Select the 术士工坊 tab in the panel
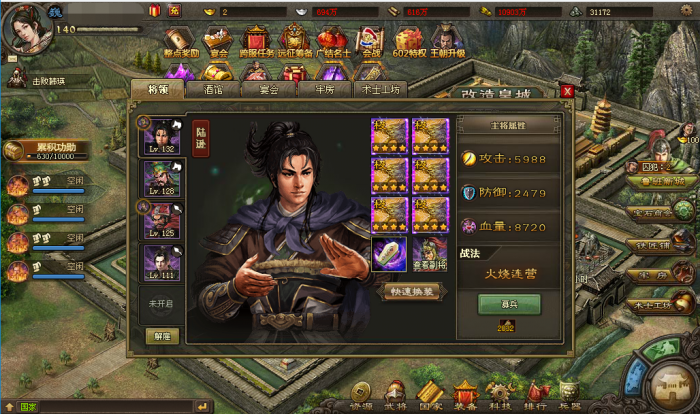The width and height of the screenshot is (700, 414). [379, 90]
